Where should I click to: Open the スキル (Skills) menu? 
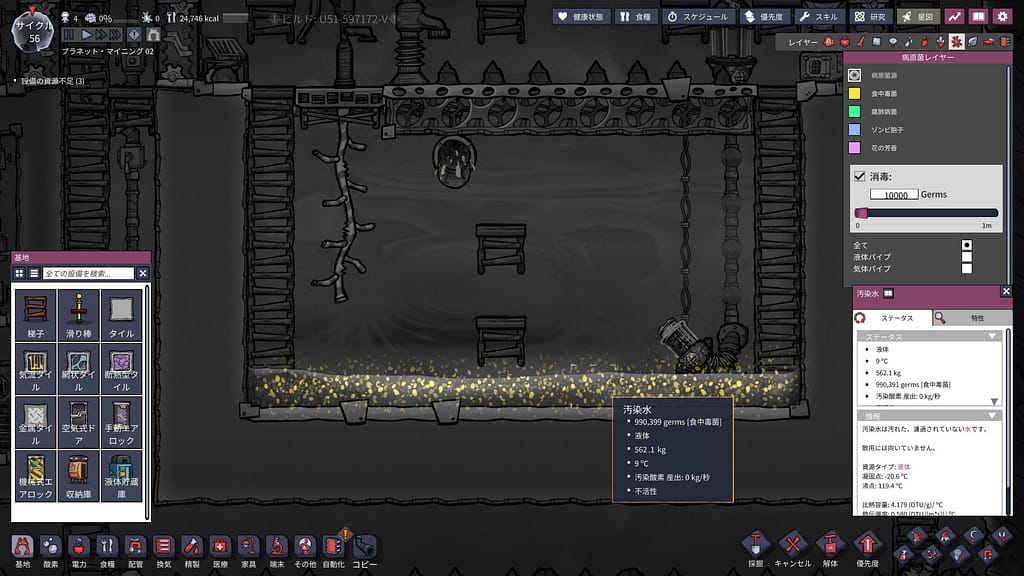(818, 16)
